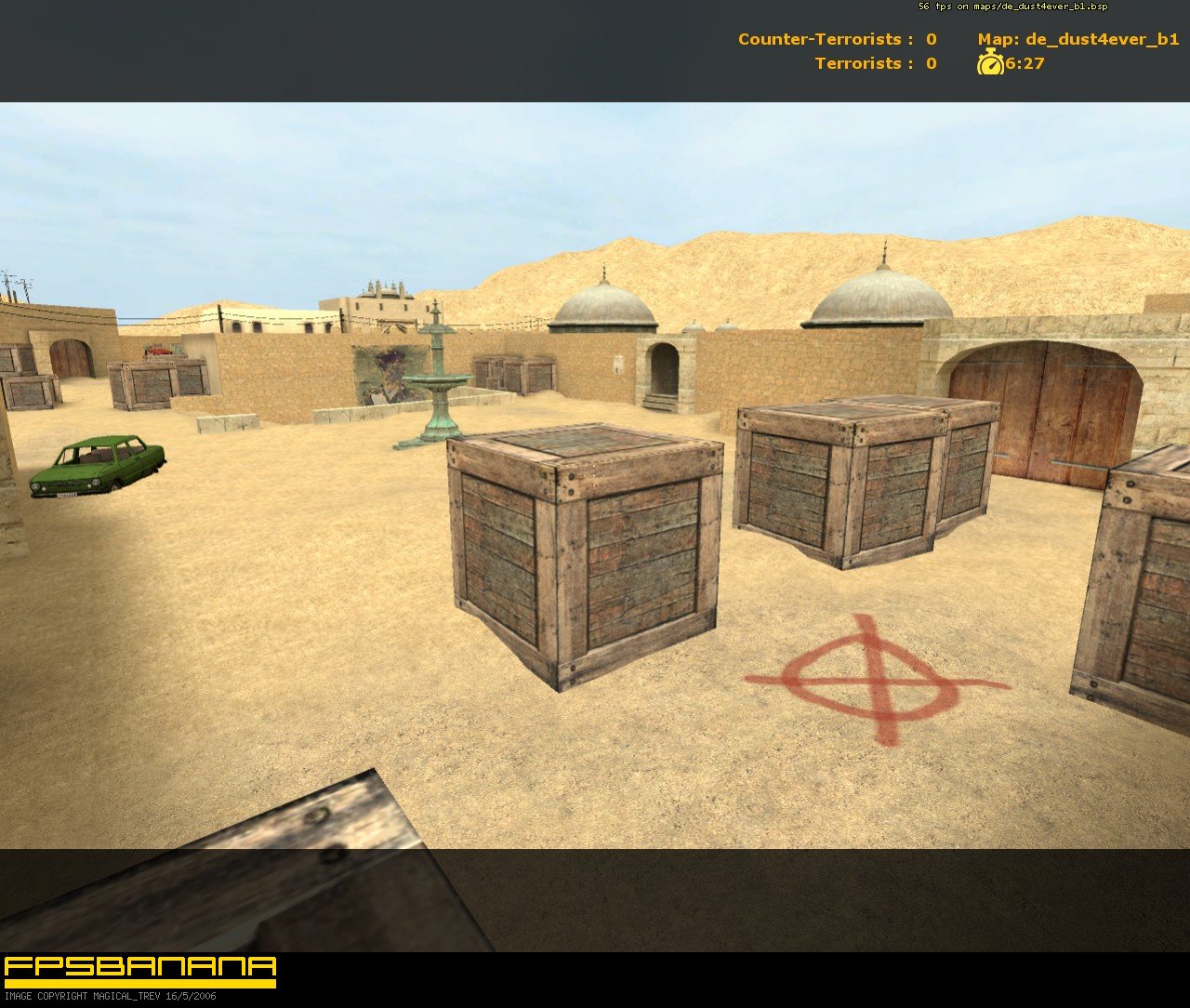
Task: Select the red truck in the distance
Action: coord(158,351)
